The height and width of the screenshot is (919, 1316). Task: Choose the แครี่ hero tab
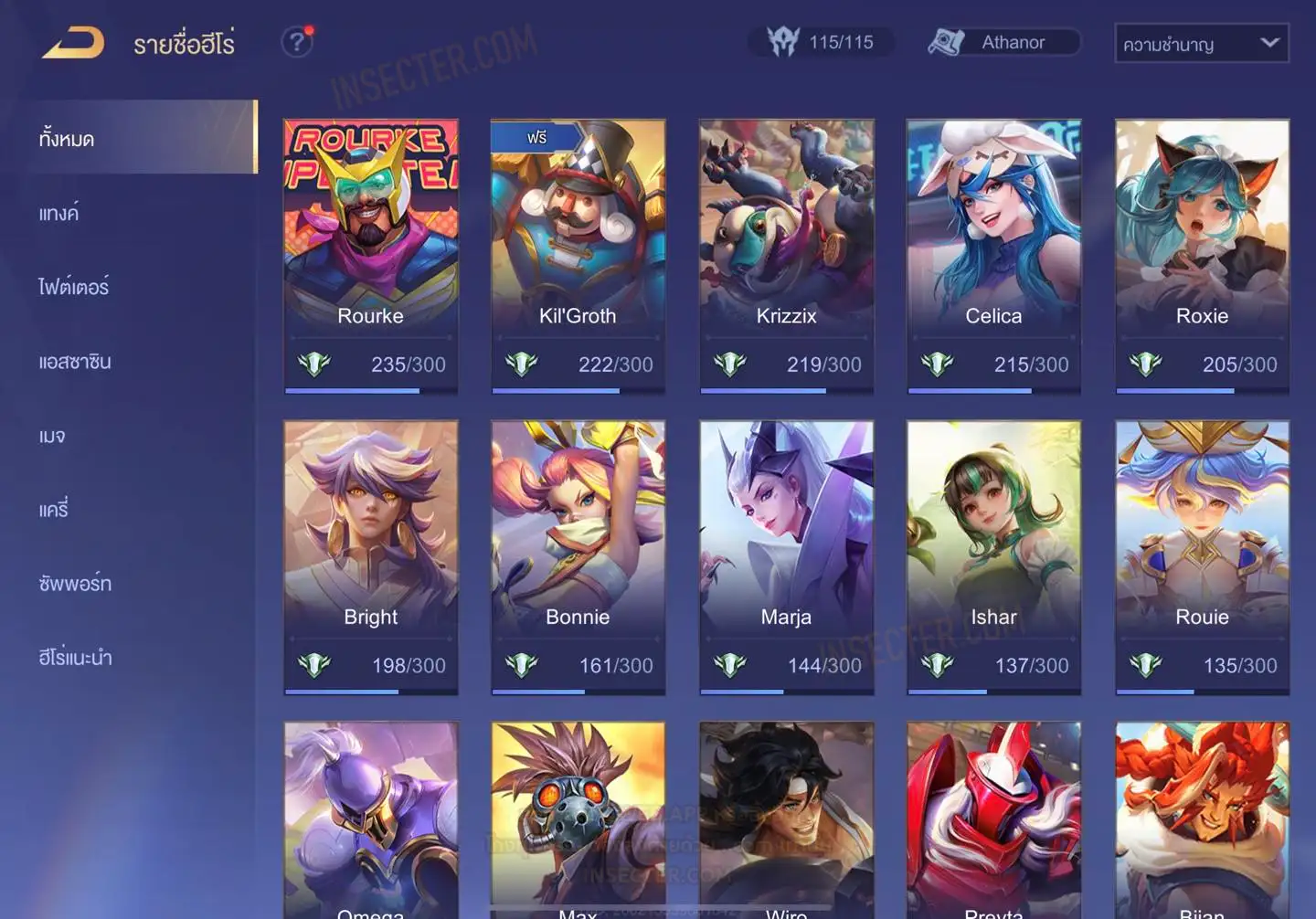[x=54, y=510]
